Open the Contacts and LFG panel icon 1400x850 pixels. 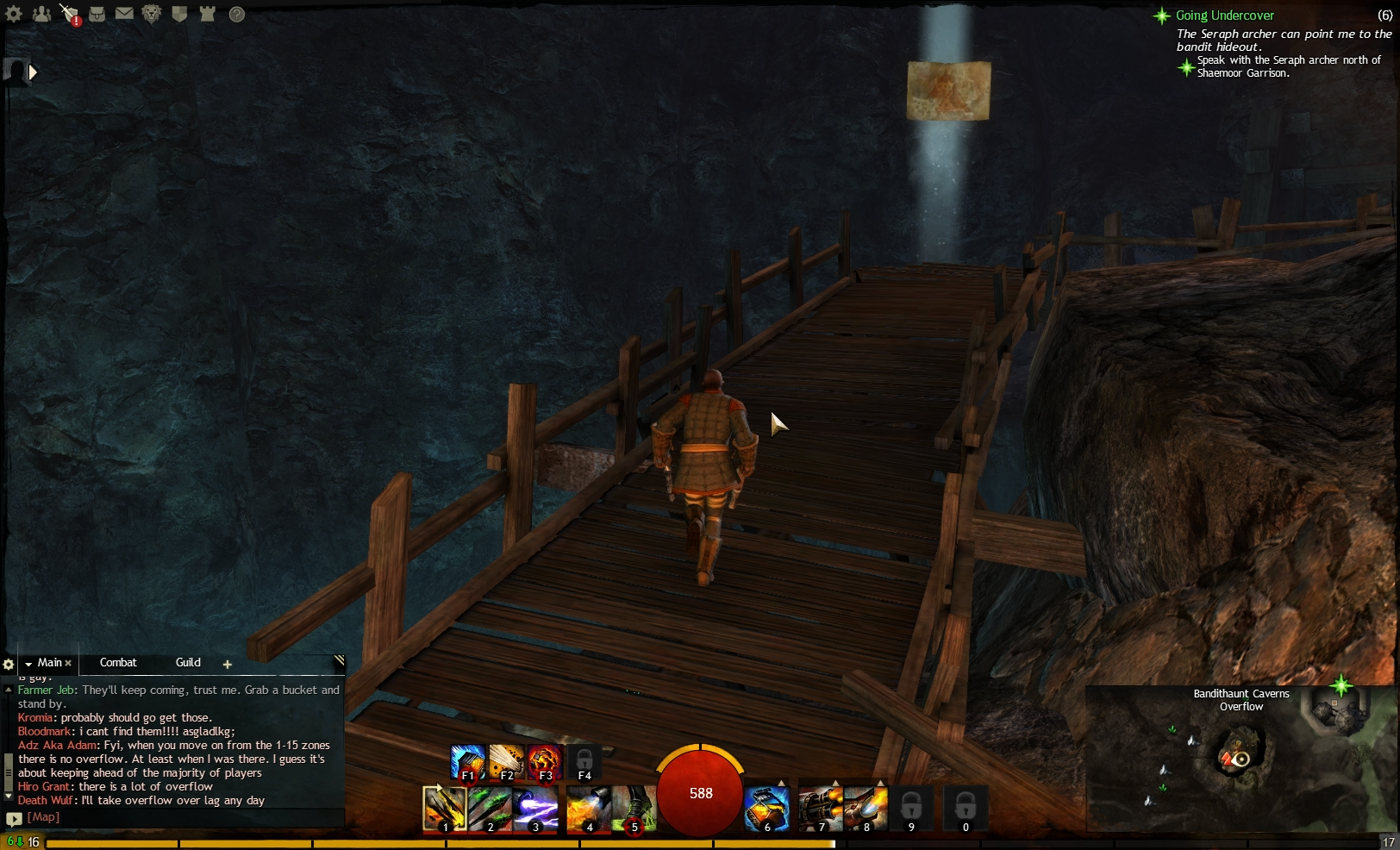point(42,15)
